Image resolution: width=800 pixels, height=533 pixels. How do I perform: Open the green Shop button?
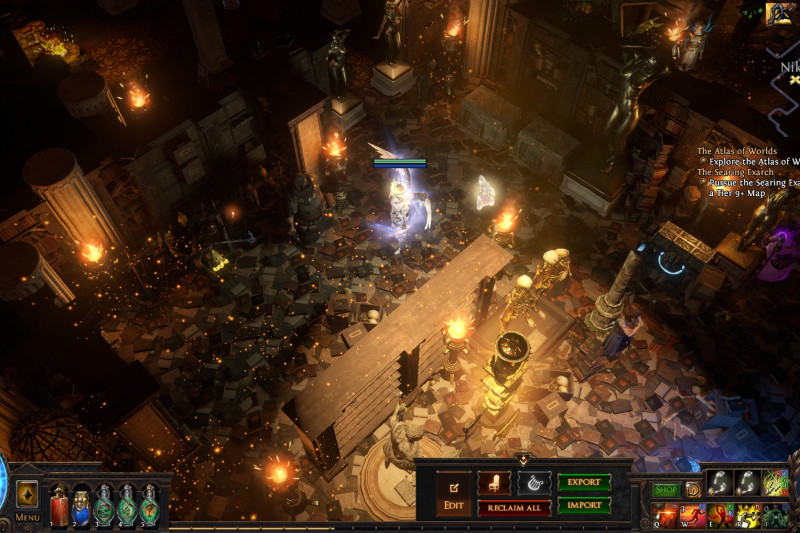pyautogui.click(x=666, y=490)
